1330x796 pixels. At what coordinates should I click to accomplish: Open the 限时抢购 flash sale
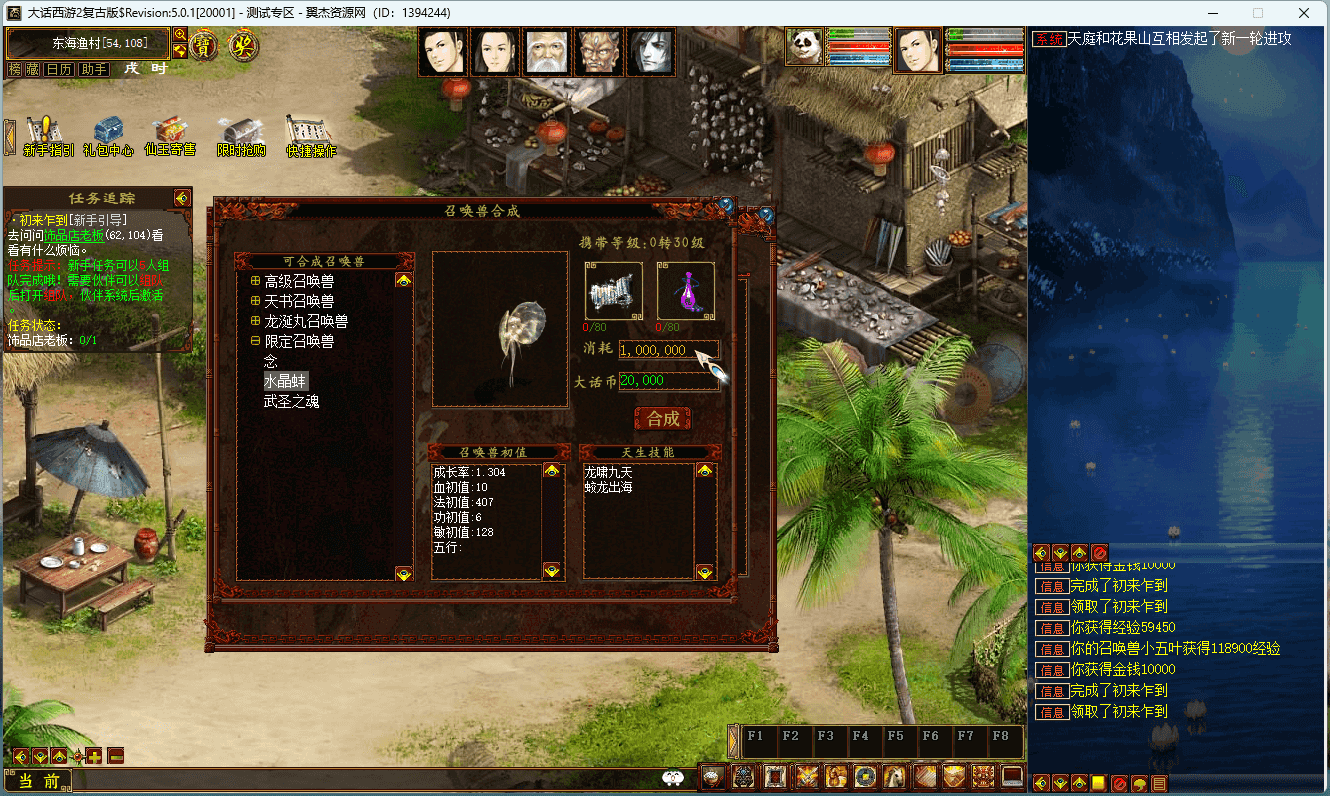tap(242, 136)
